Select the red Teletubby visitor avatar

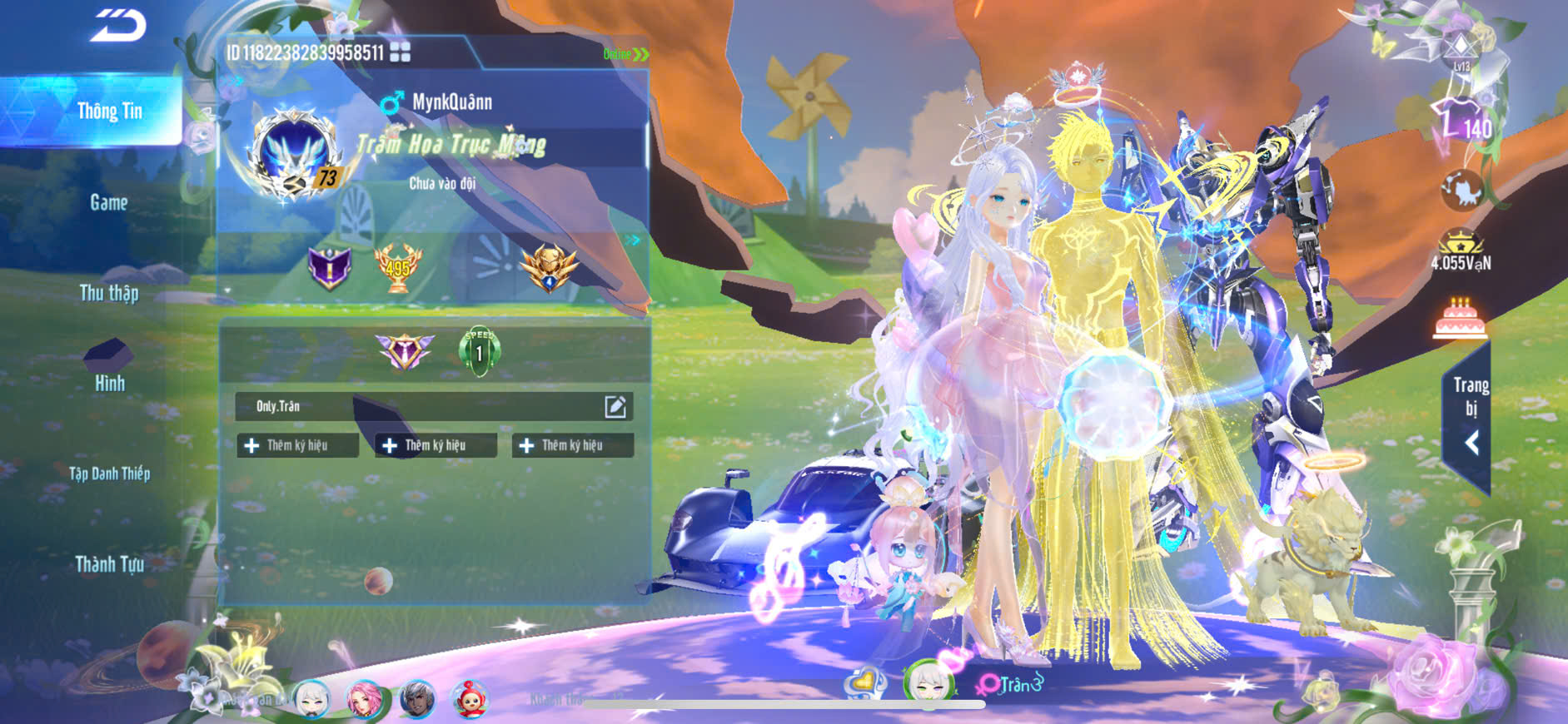click(x=470, y=699)
